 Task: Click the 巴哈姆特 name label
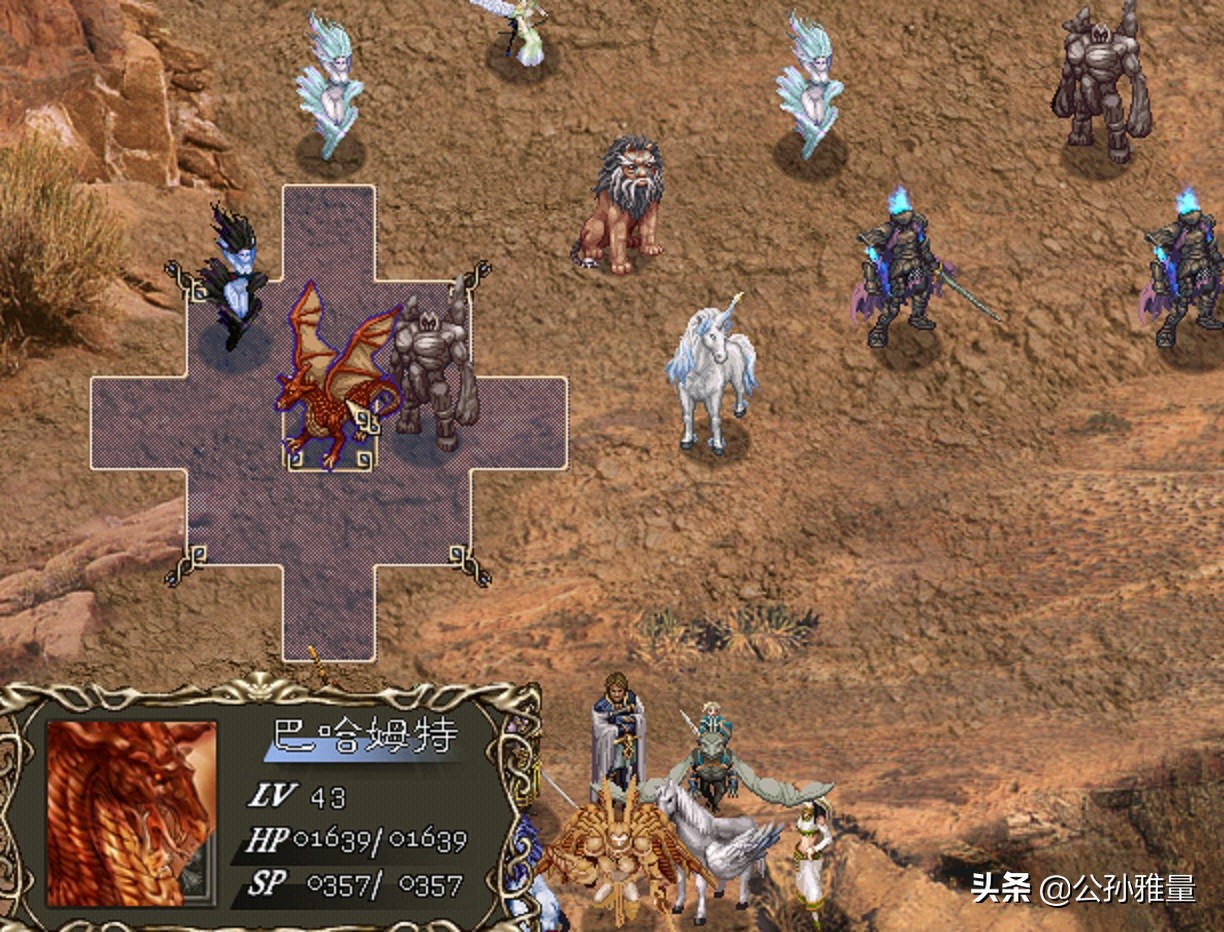coord(365,737)
